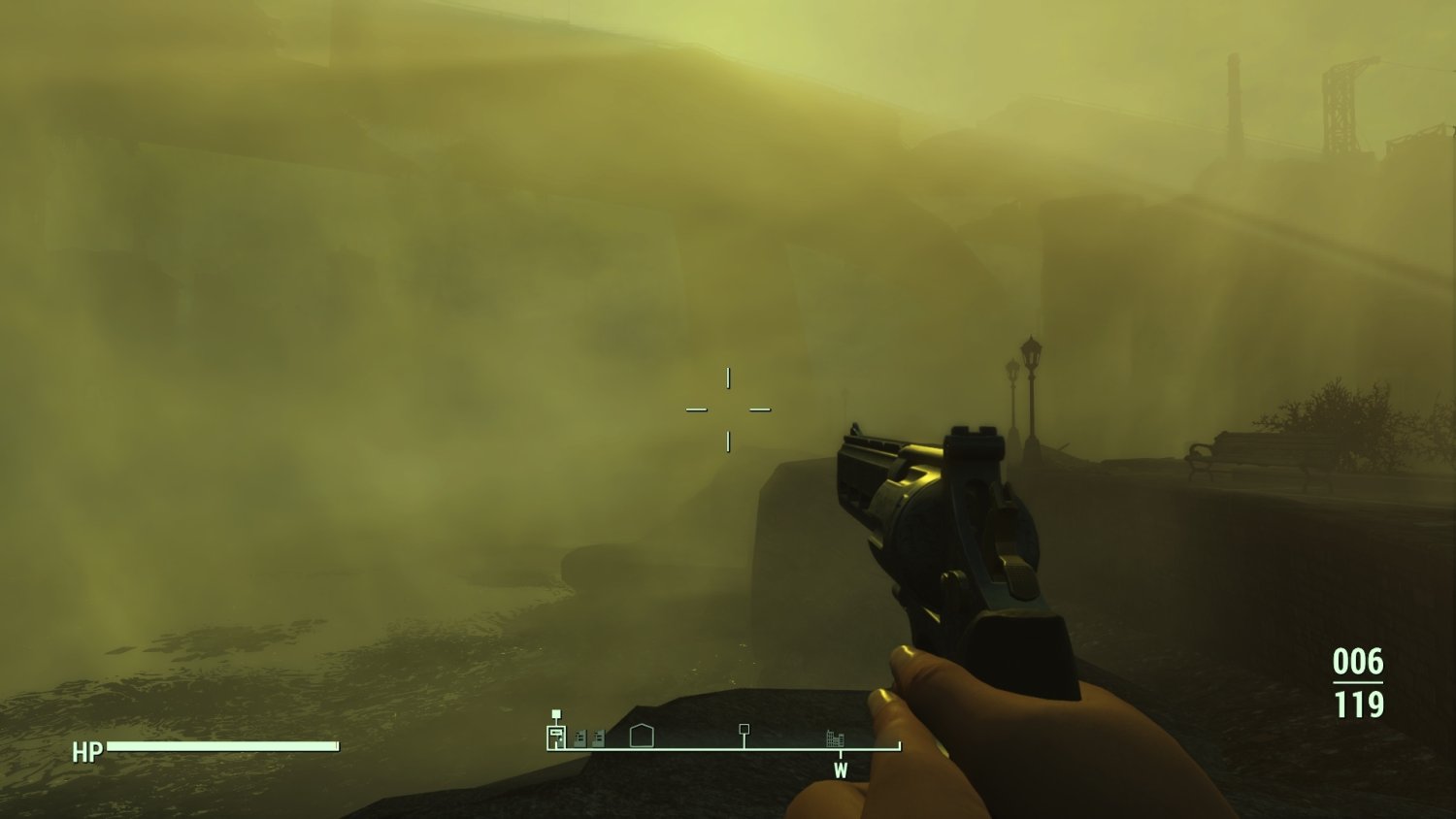Select the city skyline marker on the compass

click(x=836, y=737)
